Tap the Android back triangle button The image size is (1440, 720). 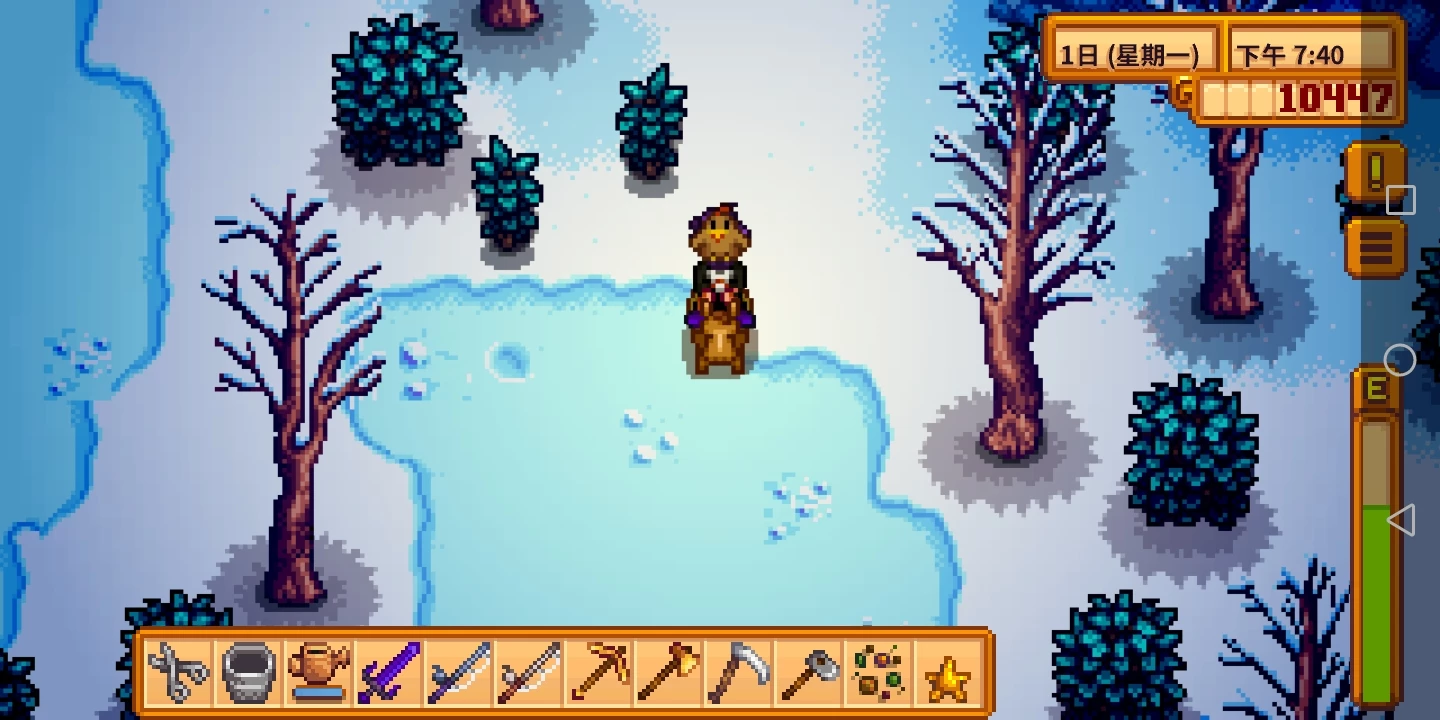coord(1400,520)
